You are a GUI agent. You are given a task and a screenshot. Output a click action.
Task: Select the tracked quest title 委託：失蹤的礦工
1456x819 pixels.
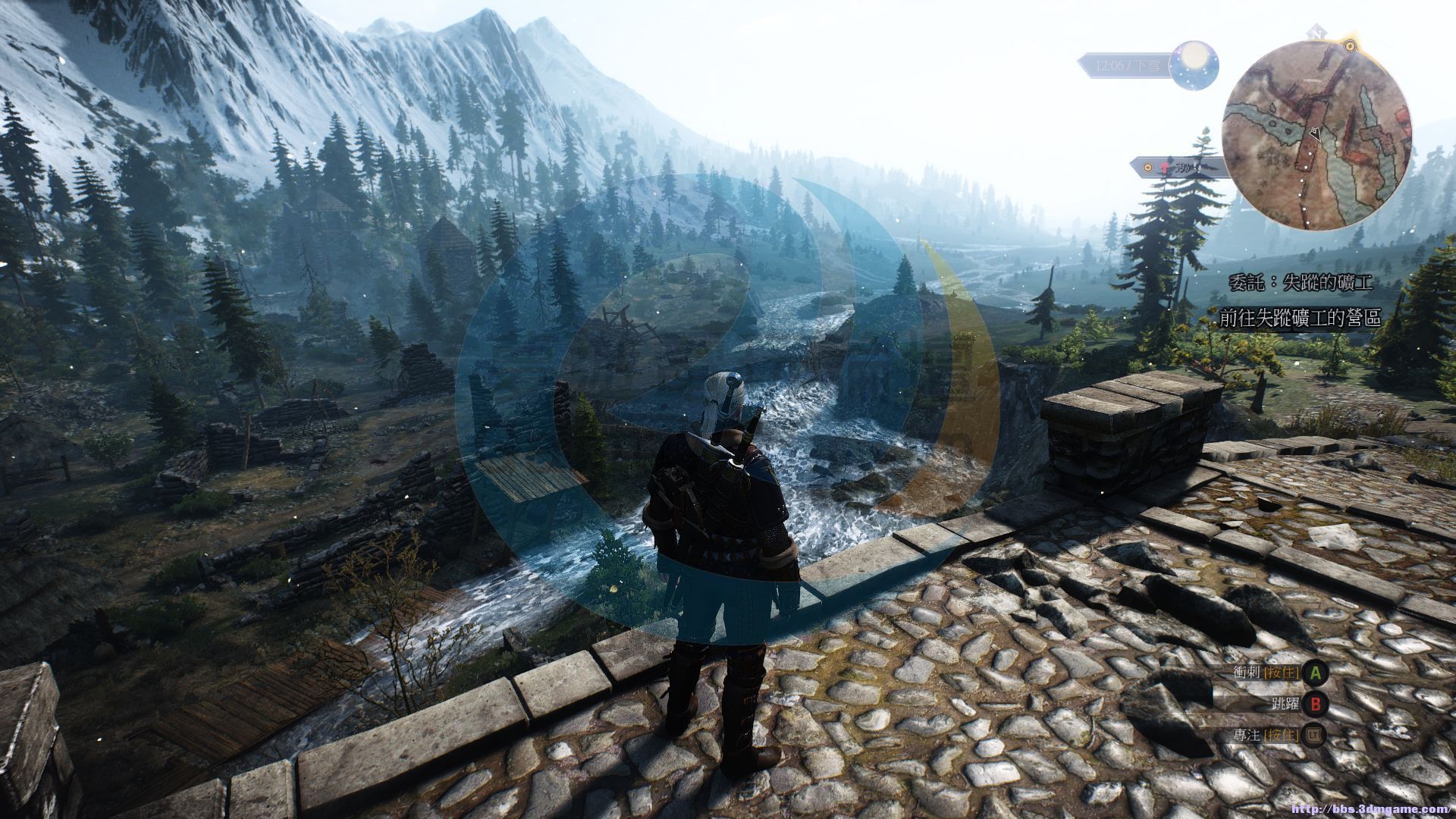coord(1300,283)
